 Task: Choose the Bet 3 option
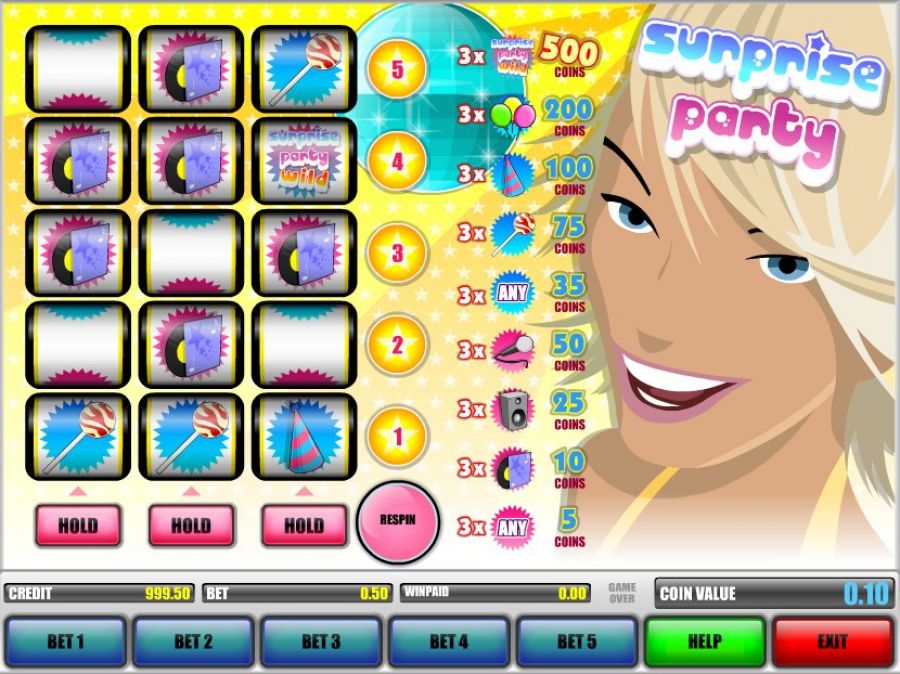(x=321, y=641)
